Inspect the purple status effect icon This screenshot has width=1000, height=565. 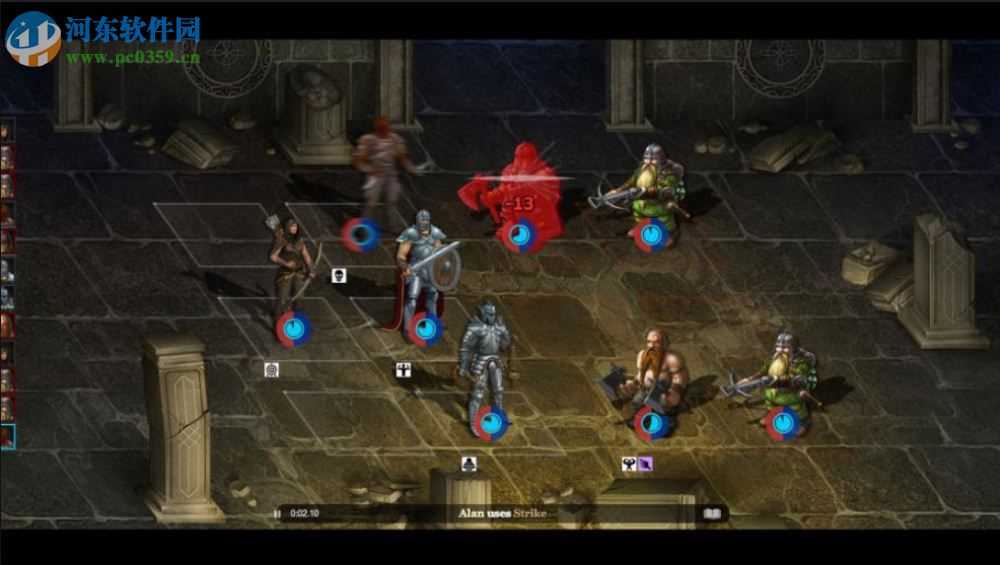coord(645,464)
